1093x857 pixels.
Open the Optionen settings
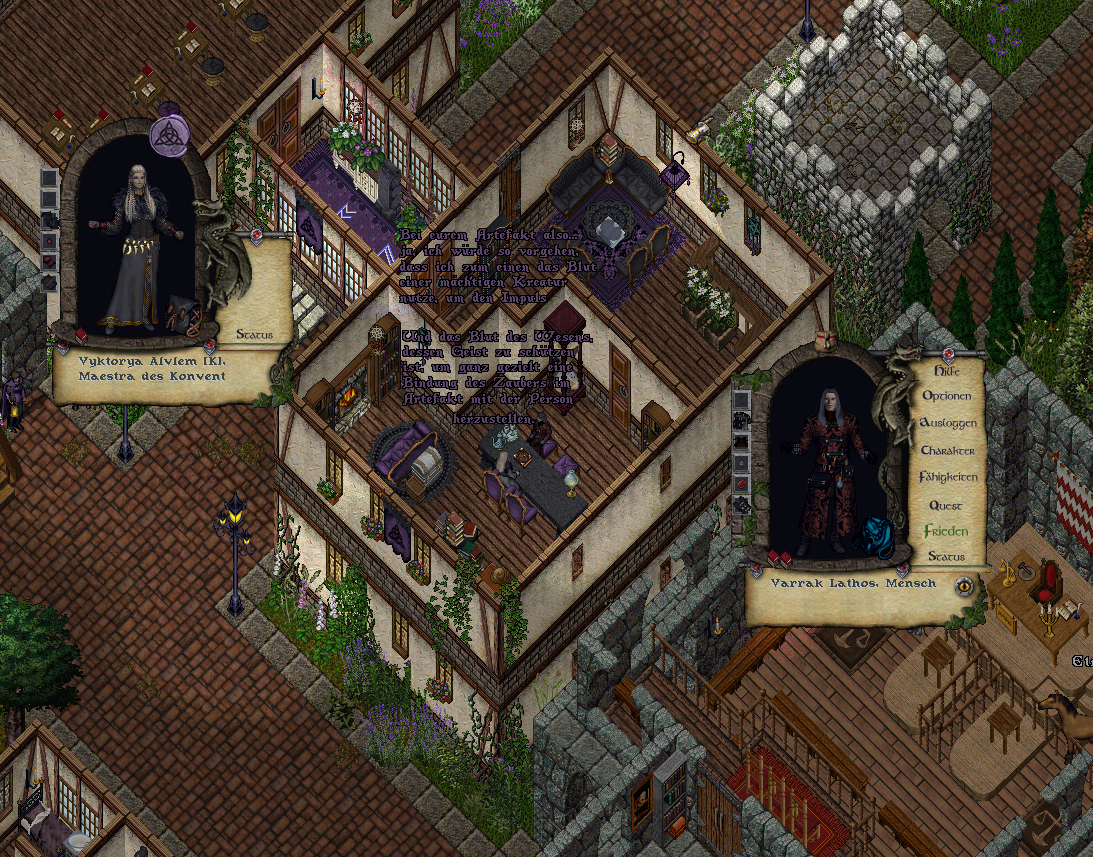(946, 396)
